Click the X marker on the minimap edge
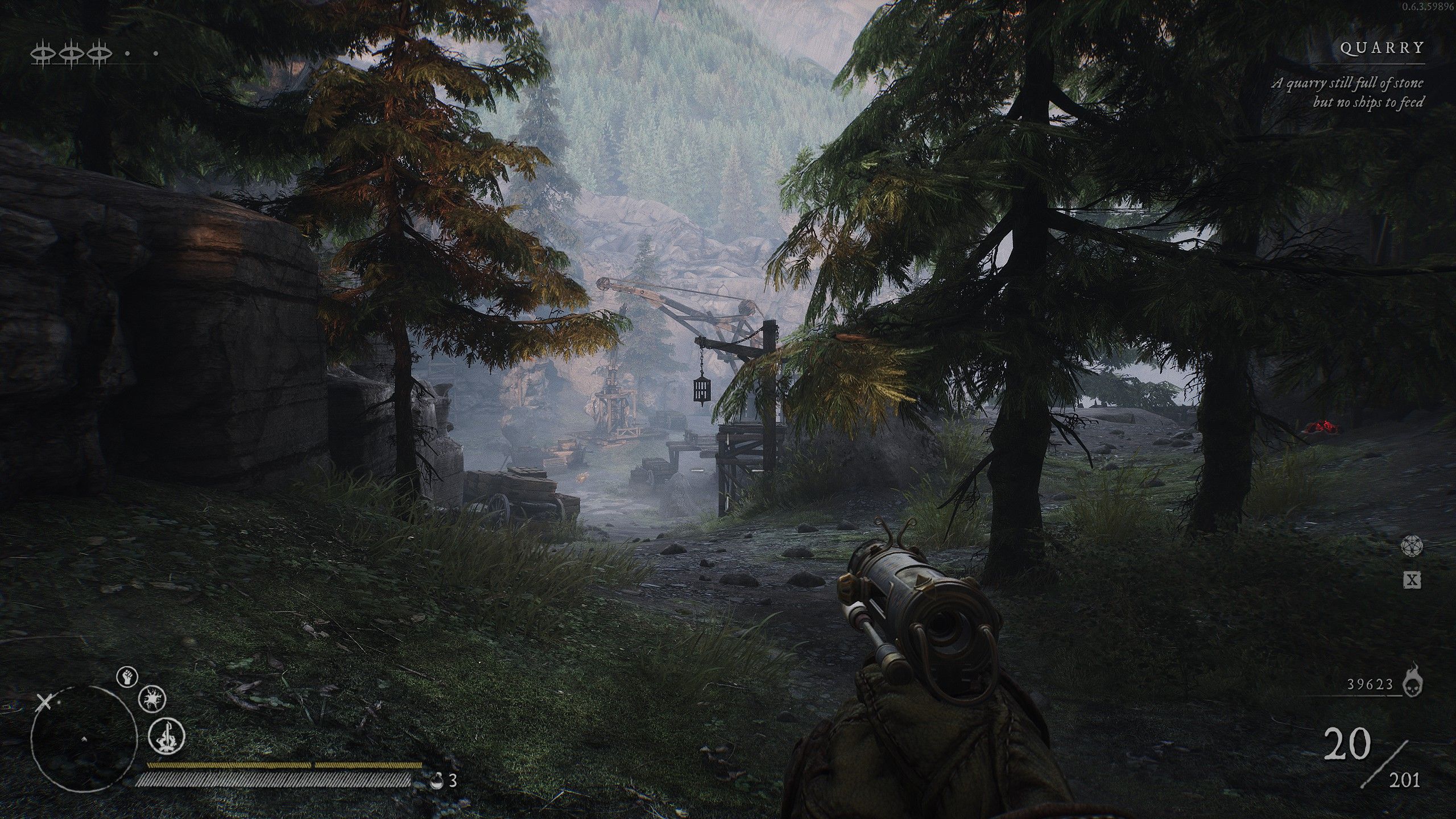Image resolution: width=1456 pixels, height=819 pixels. (44, 703)
